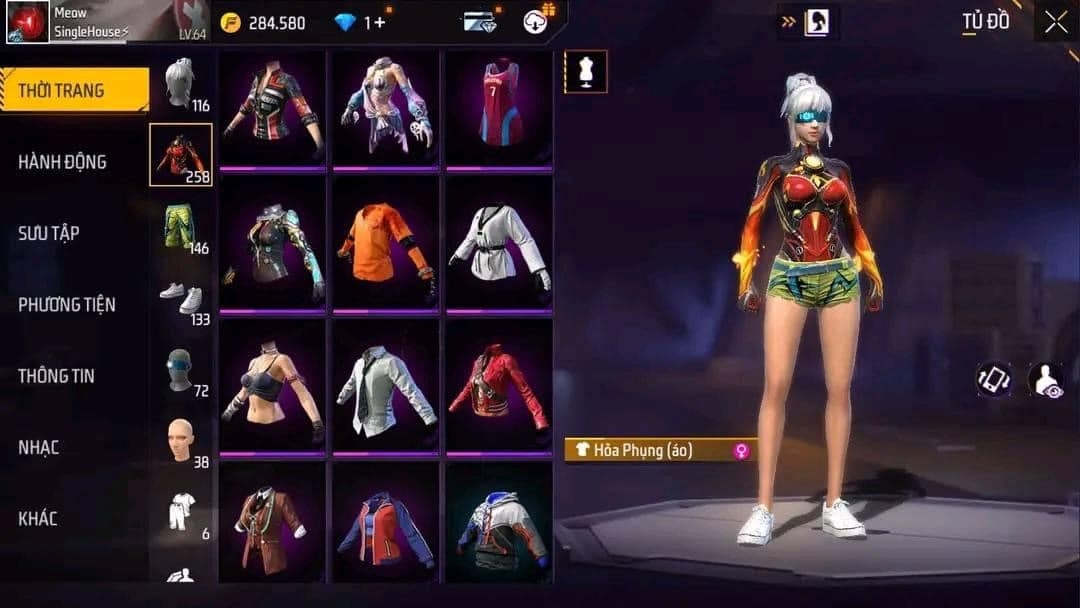This screenshot has width=1080, height=608.
Task: Open the player profile avatar
Action: (28, 22)
